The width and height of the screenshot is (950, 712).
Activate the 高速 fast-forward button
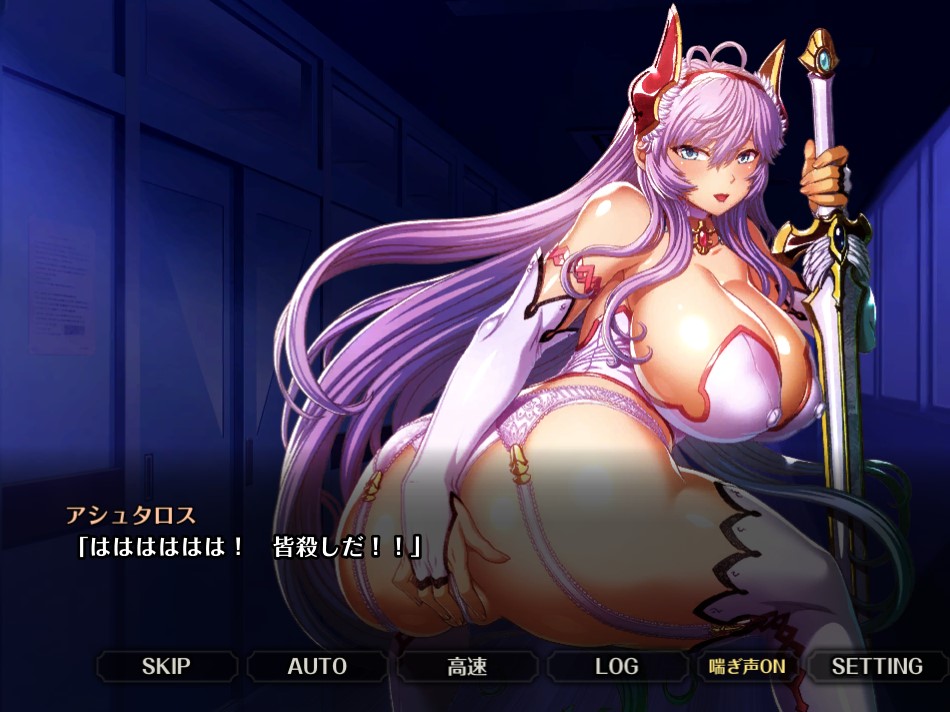[467, 666]
